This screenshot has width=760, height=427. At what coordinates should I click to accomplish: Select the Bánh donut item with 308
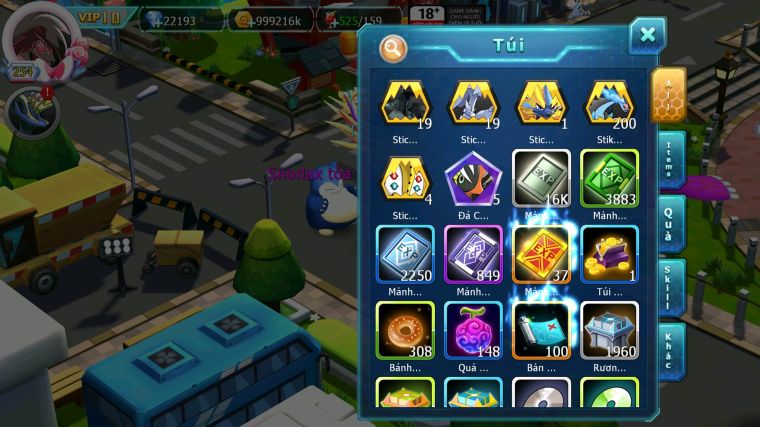click(x=405, y=329)
